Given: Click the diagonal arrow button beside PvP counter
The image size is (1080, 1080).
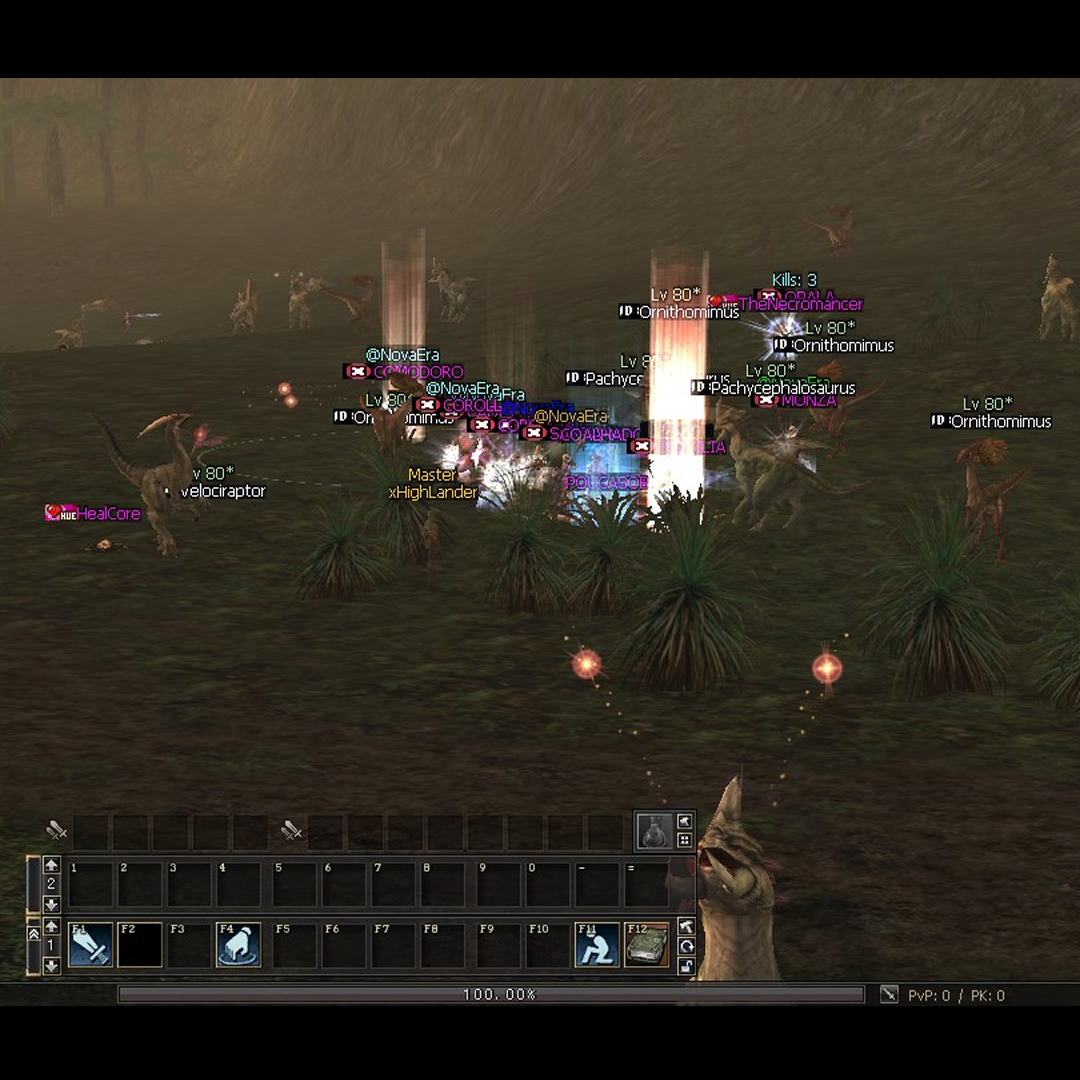Looking at the screenshot, I should 888,994.
